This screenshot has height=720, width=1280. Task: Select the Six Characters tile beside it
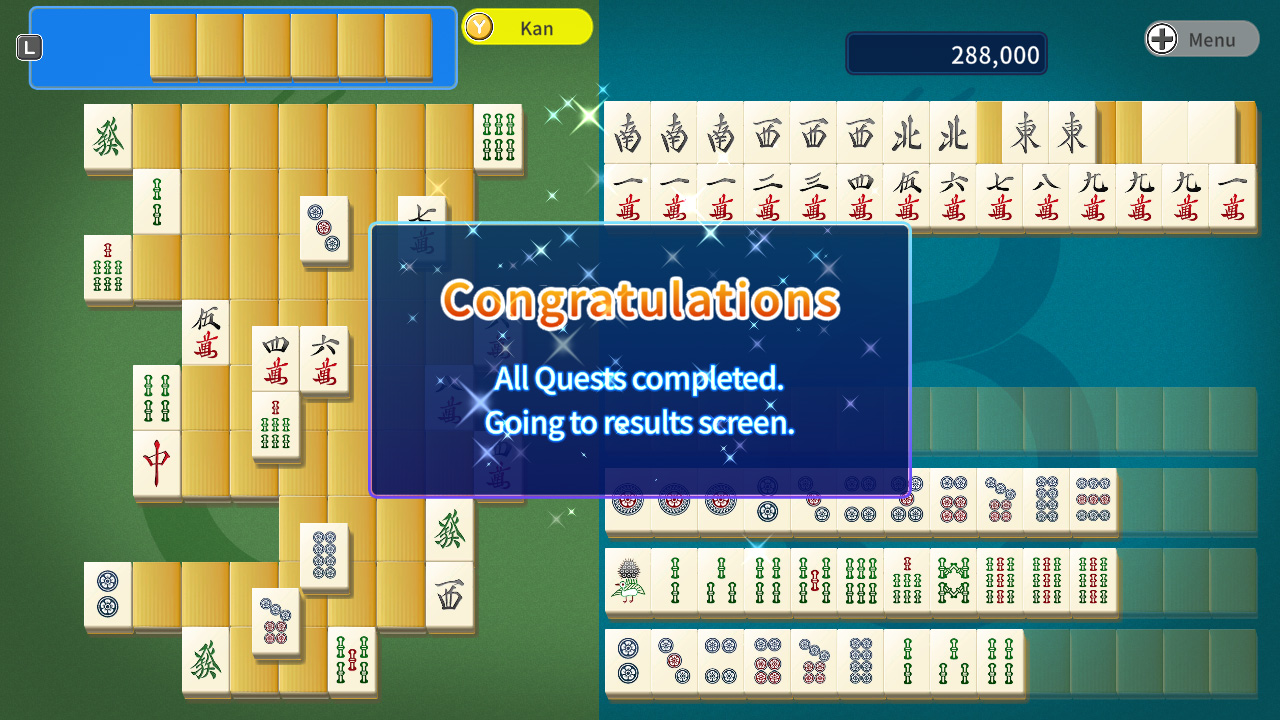[325, 360]
